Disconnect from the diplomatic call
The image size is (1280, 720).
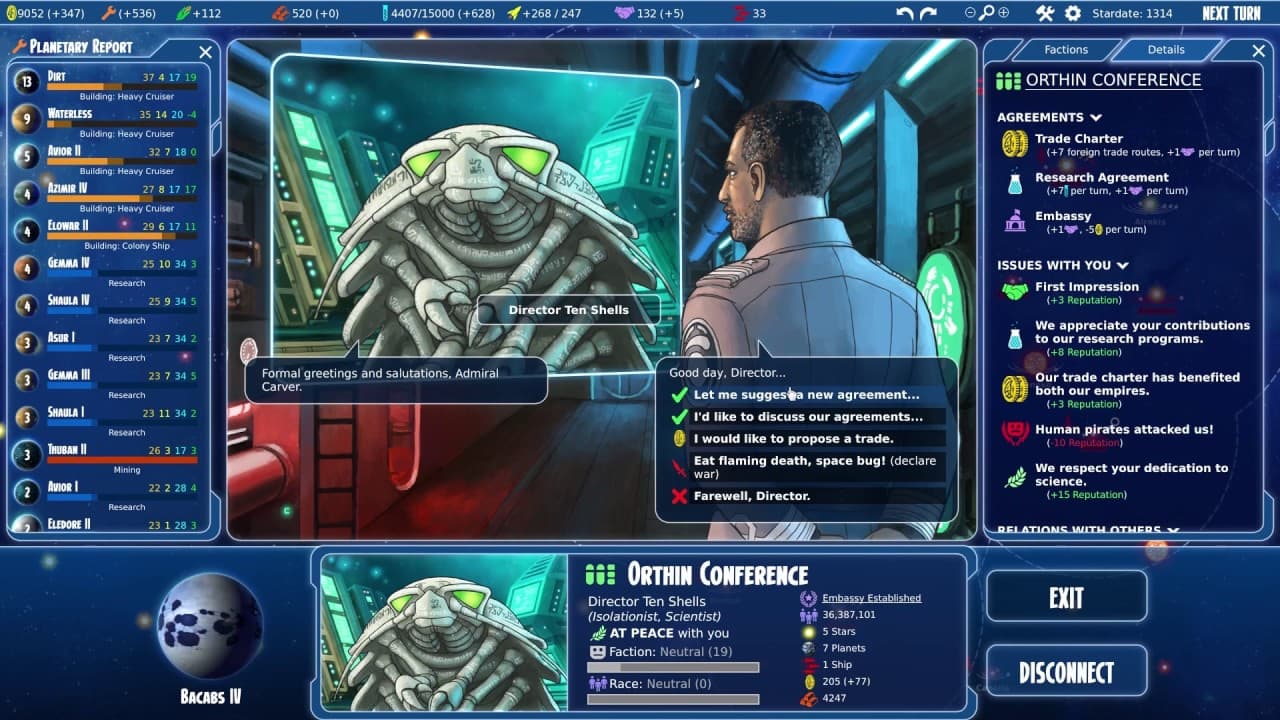pos(1066,672)
